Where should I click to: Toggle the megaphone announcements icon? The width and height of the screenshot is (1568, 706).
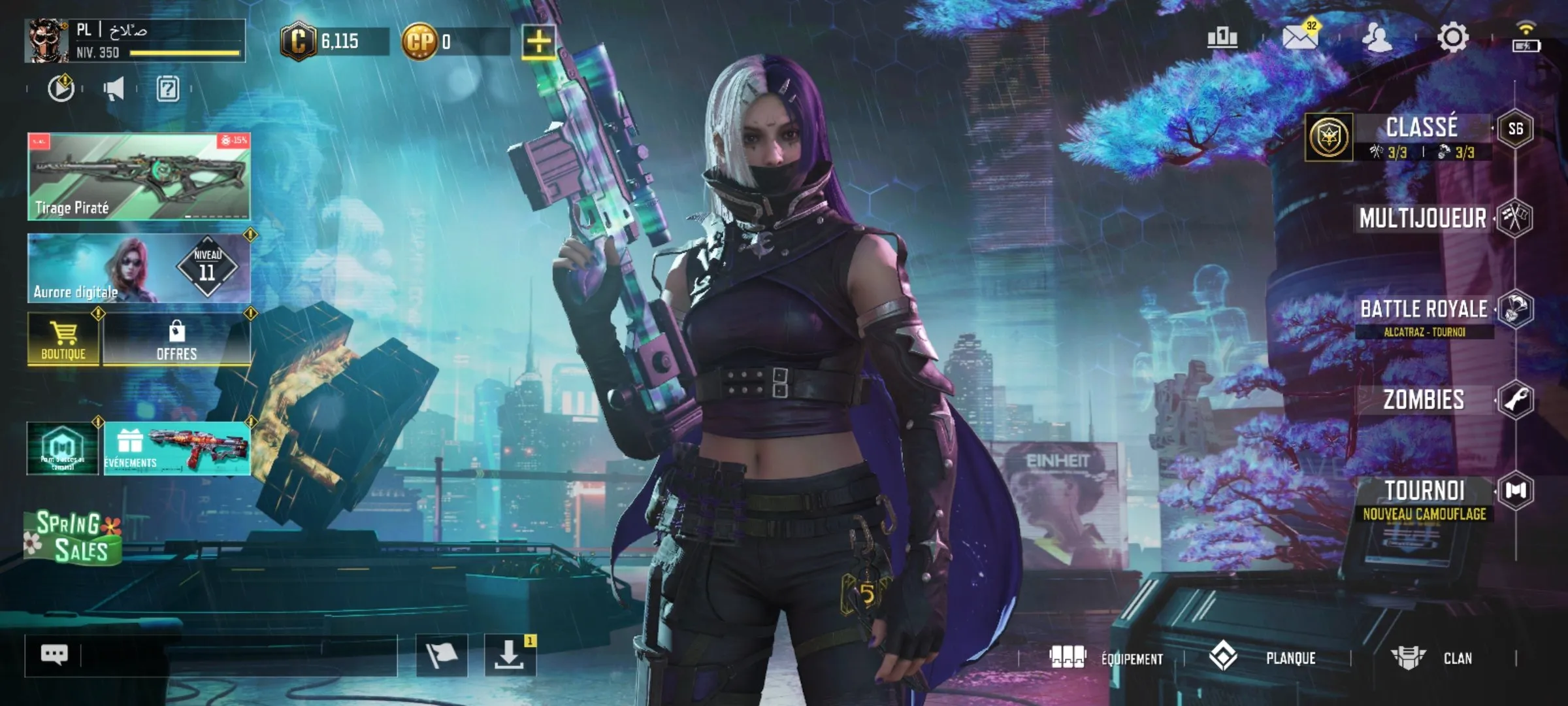point(114,89)
